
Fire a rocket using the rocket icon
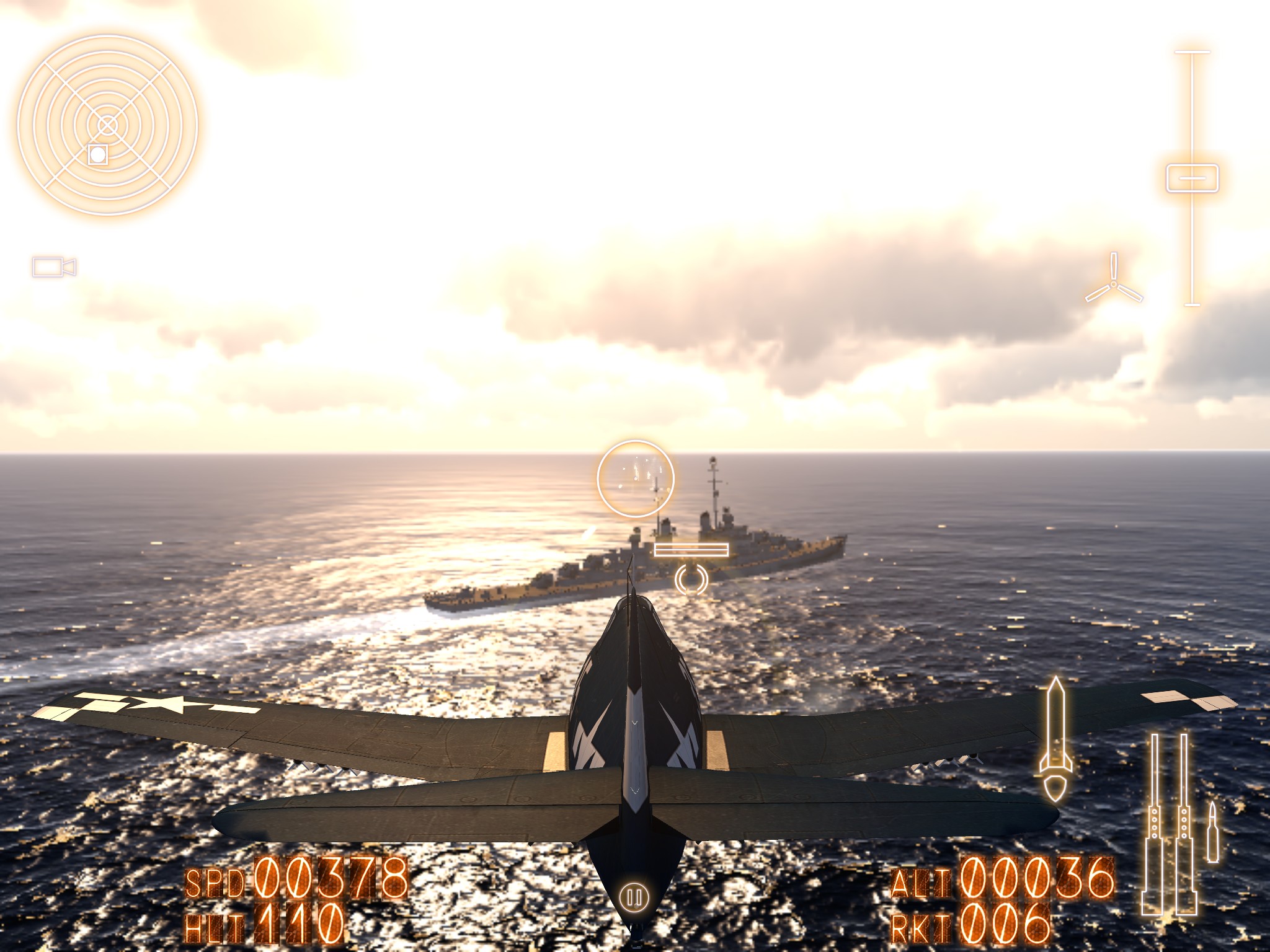pos(1055,739)
